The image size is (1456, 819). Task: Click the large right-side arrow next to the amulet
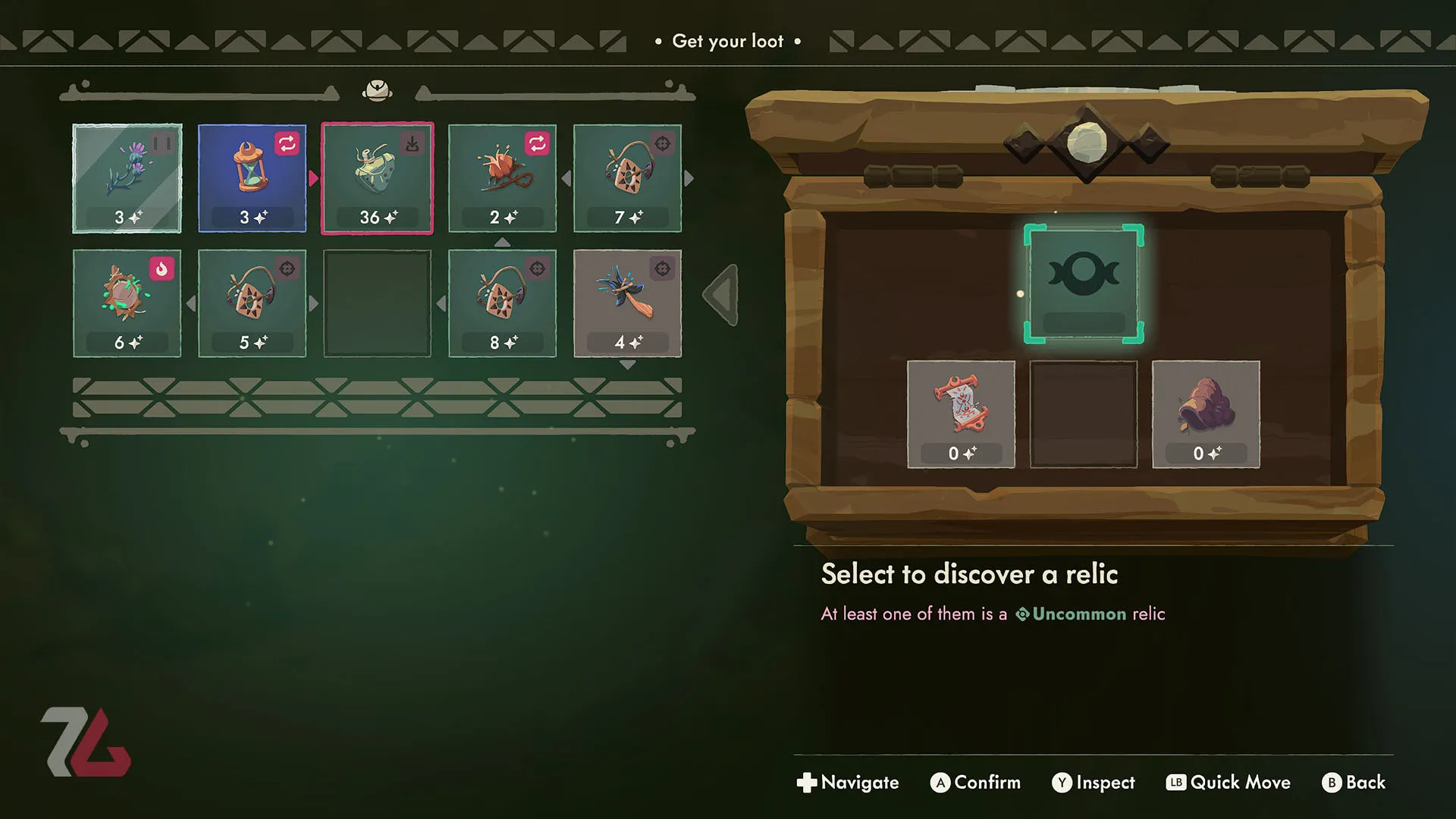(720, 294)
